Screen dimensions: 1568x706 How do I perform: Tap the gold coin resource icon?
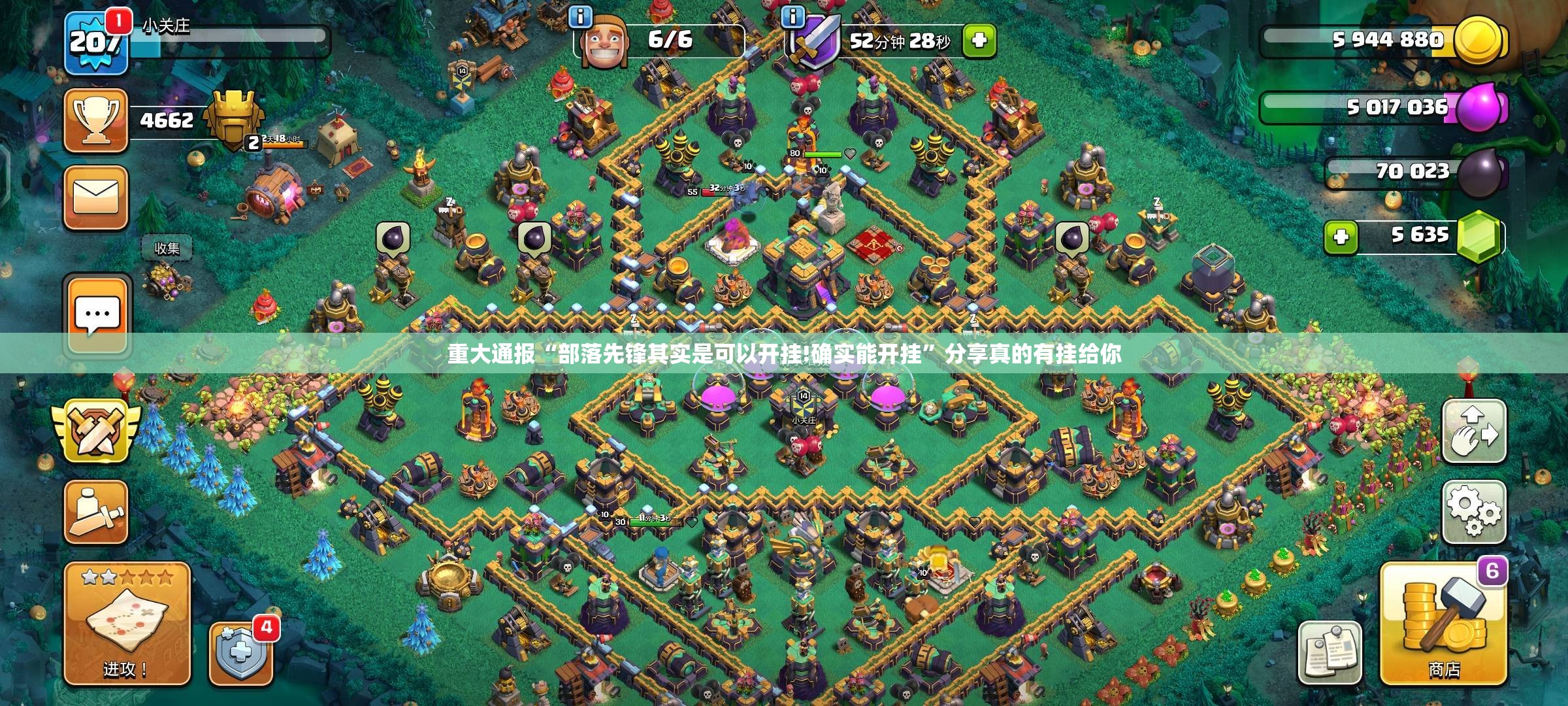tap(1478, 39)
